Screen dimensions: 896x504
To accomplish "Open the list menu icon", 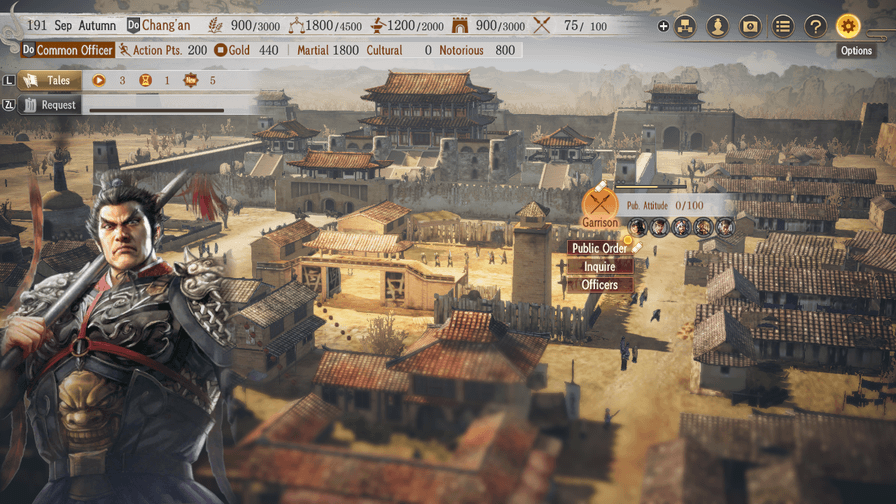I will coord(783,26).
